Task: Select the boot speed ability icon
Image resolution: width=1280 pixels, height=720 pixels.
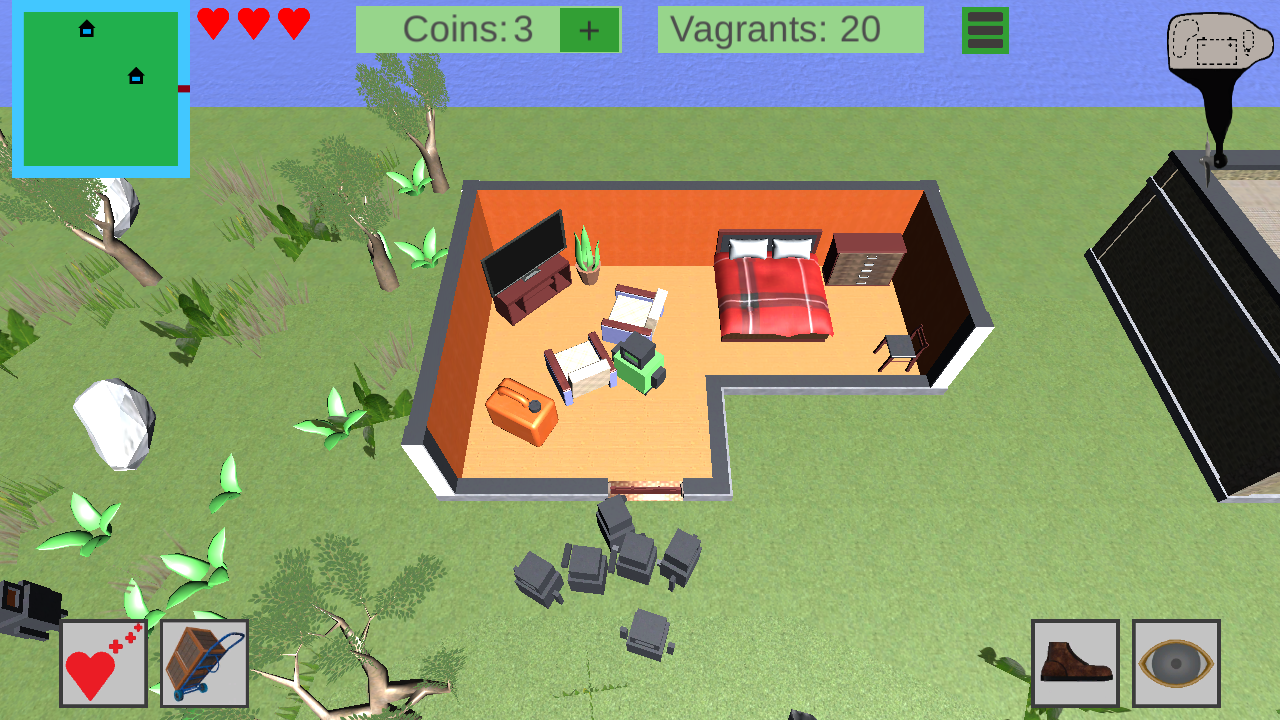Action: tap(1074, 662)
